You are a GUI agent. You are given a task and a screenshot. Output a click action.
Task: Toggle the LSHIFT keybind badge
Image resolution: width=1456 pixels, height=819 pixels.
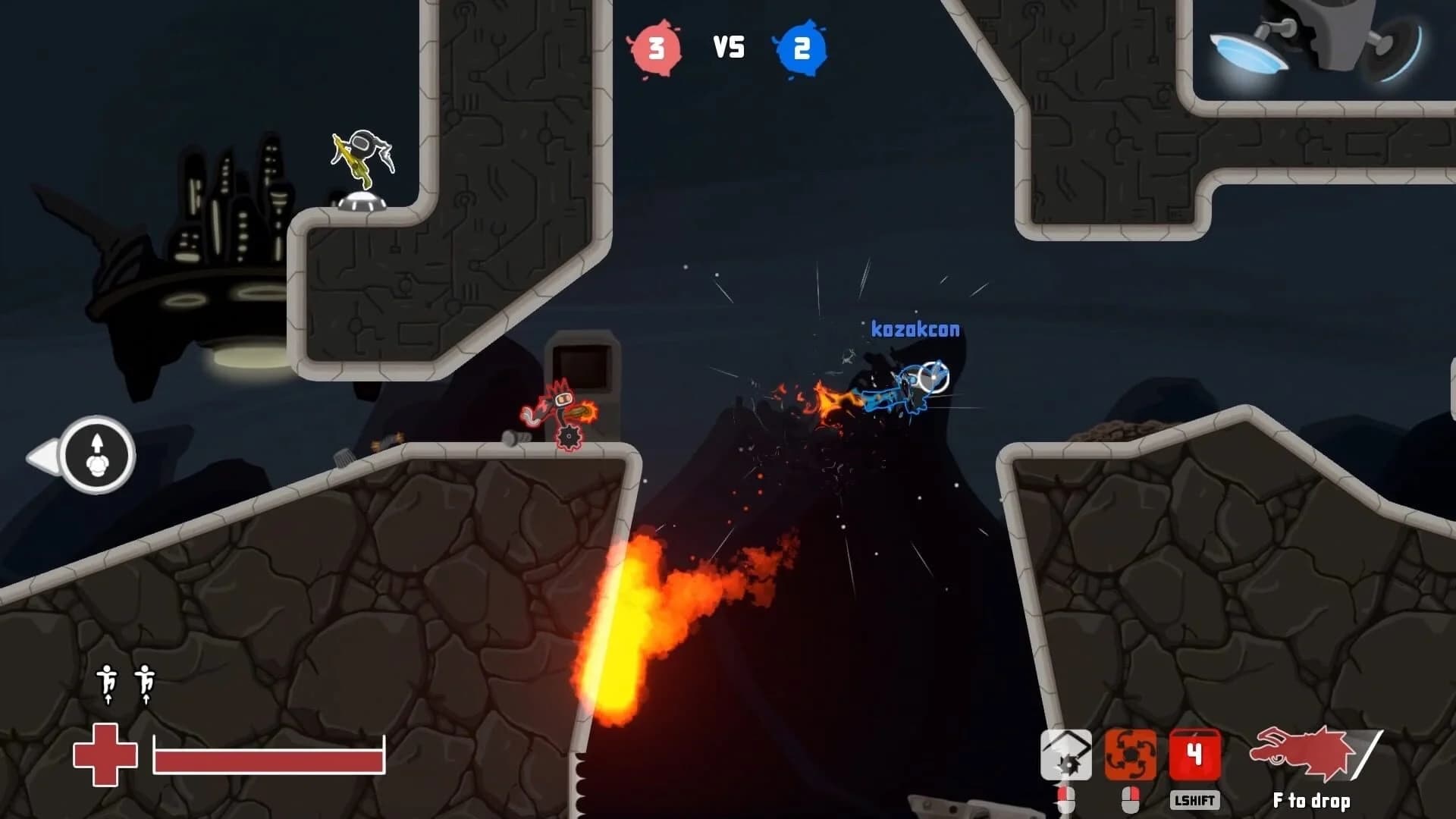pyautogui.click(x=1194, y=799)
